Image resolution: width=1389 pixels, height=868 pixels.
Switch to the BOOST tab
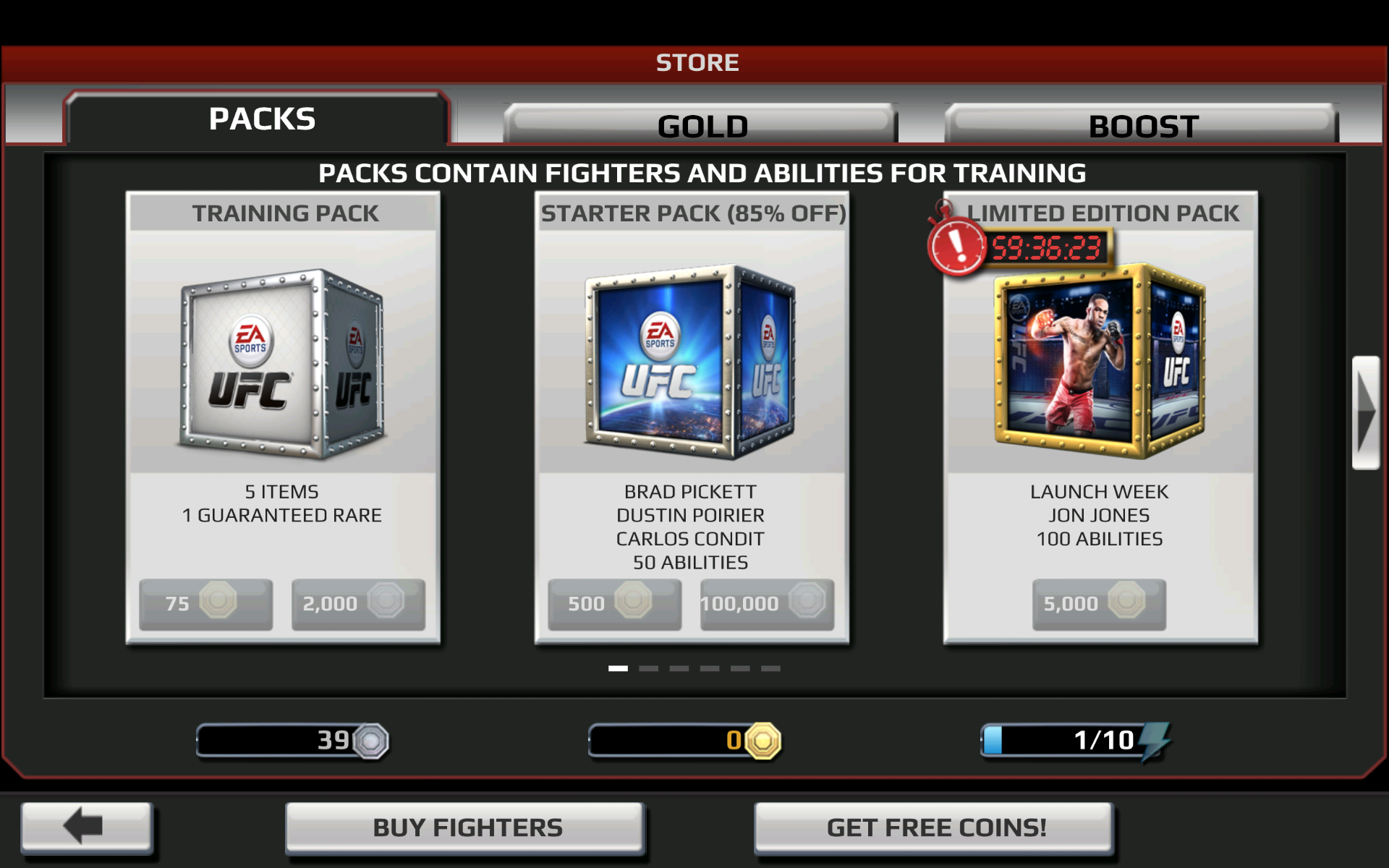pos(1142,124)
